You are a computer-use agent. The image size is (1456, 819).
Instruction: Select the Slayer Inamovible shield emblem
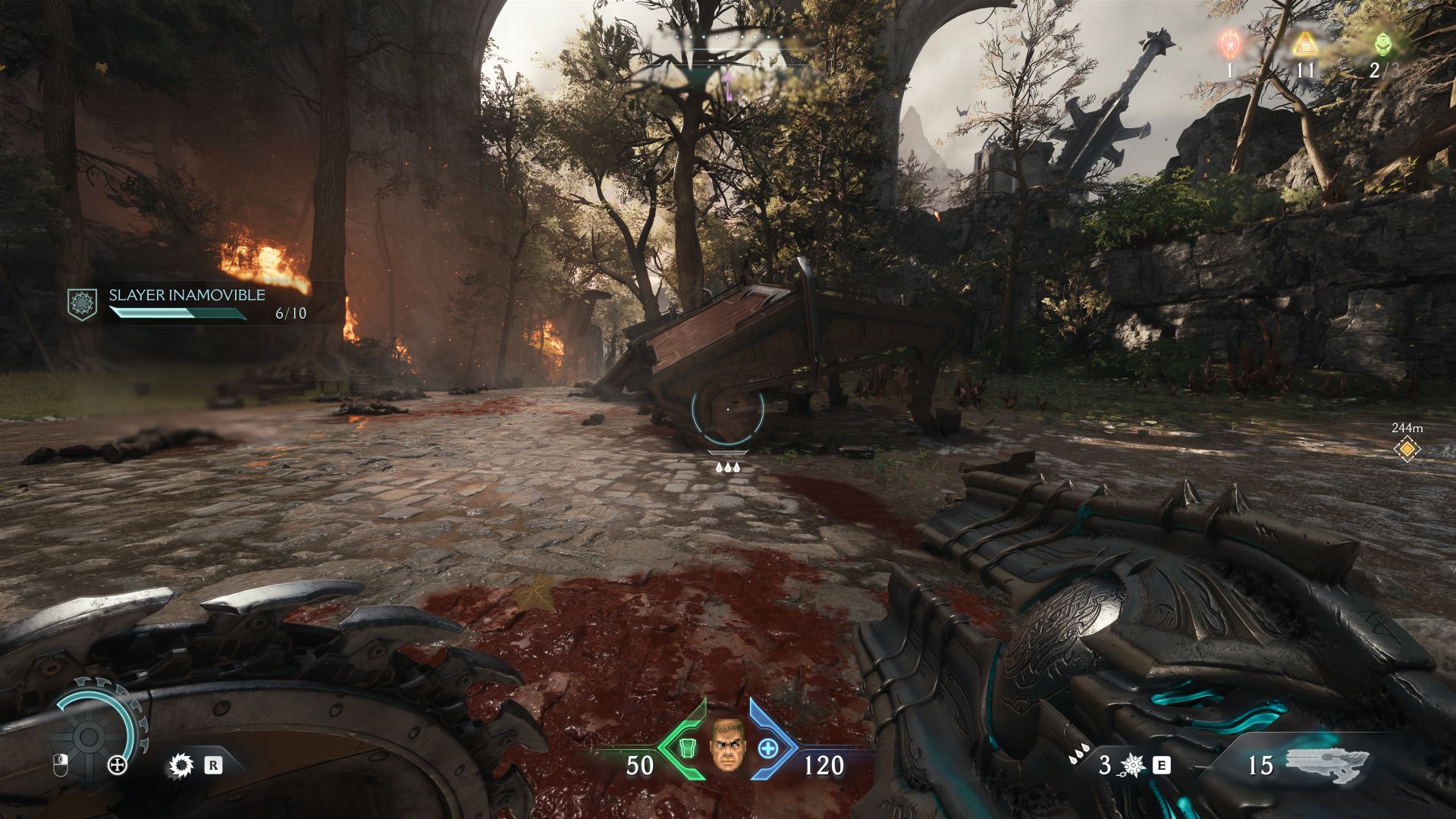82,303
